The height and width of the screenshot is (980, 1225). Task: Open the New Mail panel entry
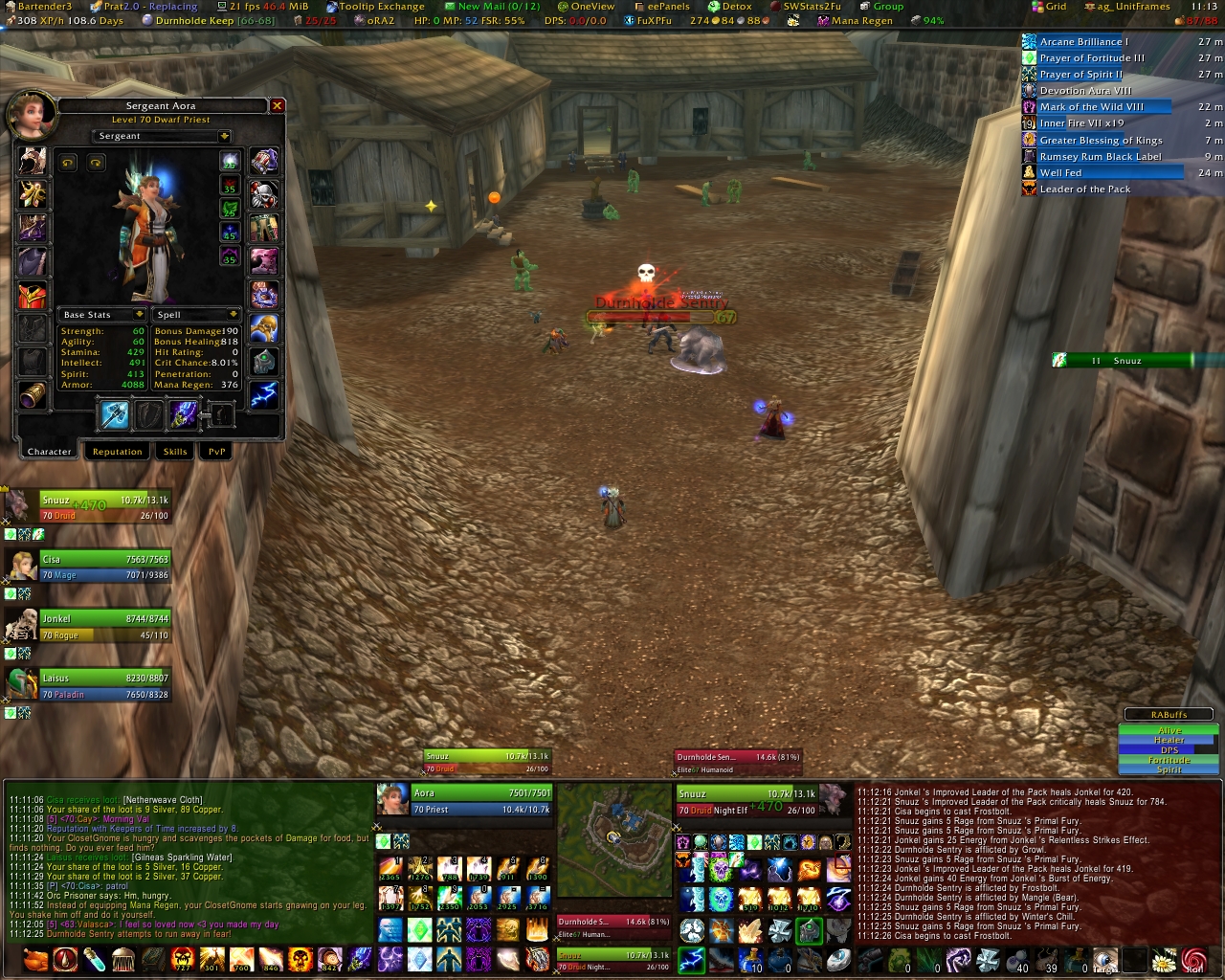(498, 7)
